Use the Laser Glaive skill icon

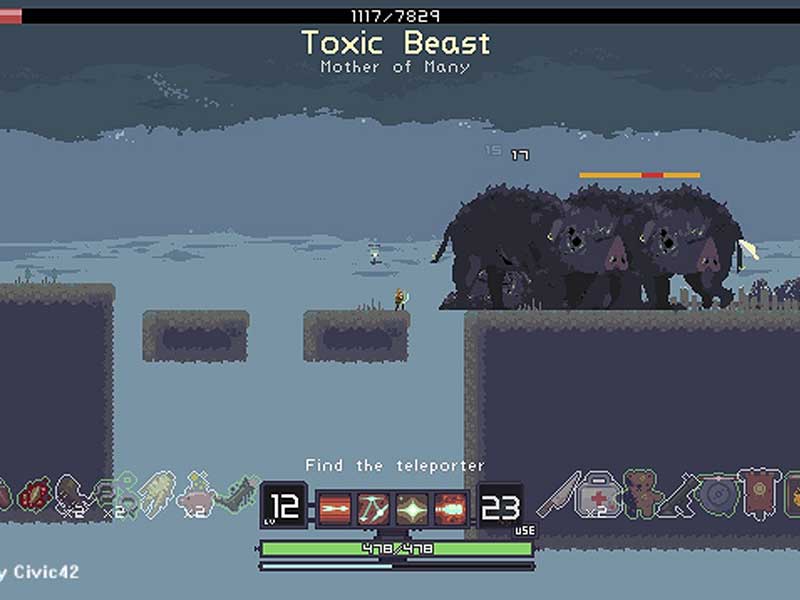374,509
